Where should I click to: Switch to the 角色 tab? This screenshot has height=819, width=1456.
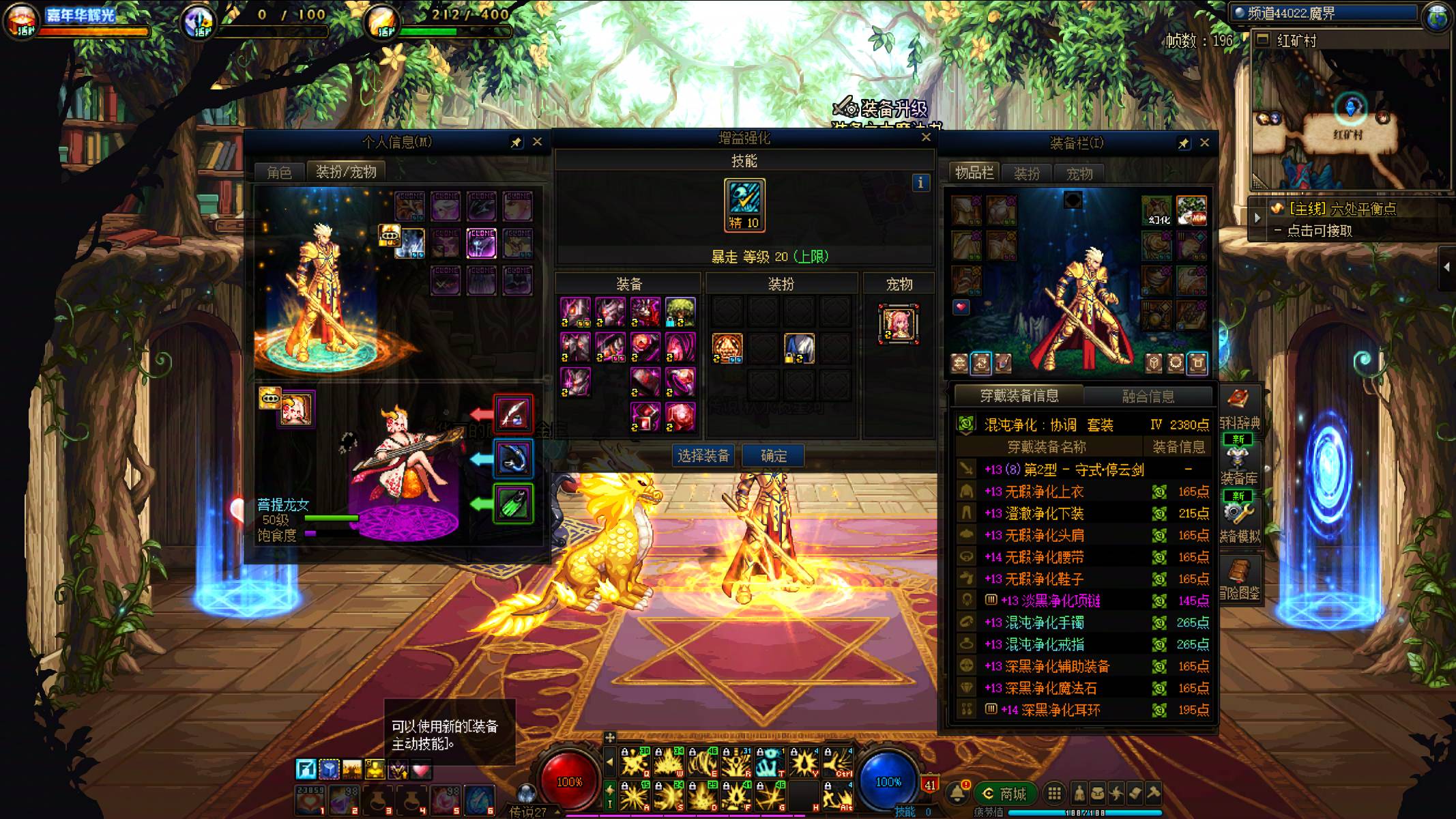coord(279,172)
